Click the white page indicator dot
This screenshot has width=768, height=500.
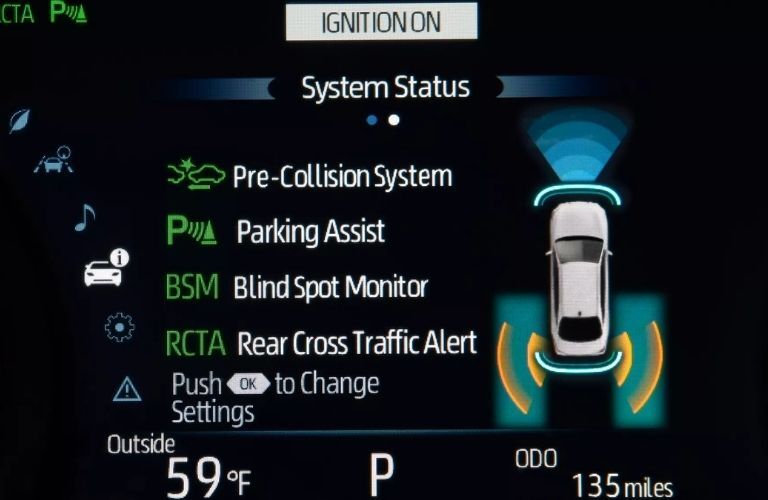(x=394, y=120)
